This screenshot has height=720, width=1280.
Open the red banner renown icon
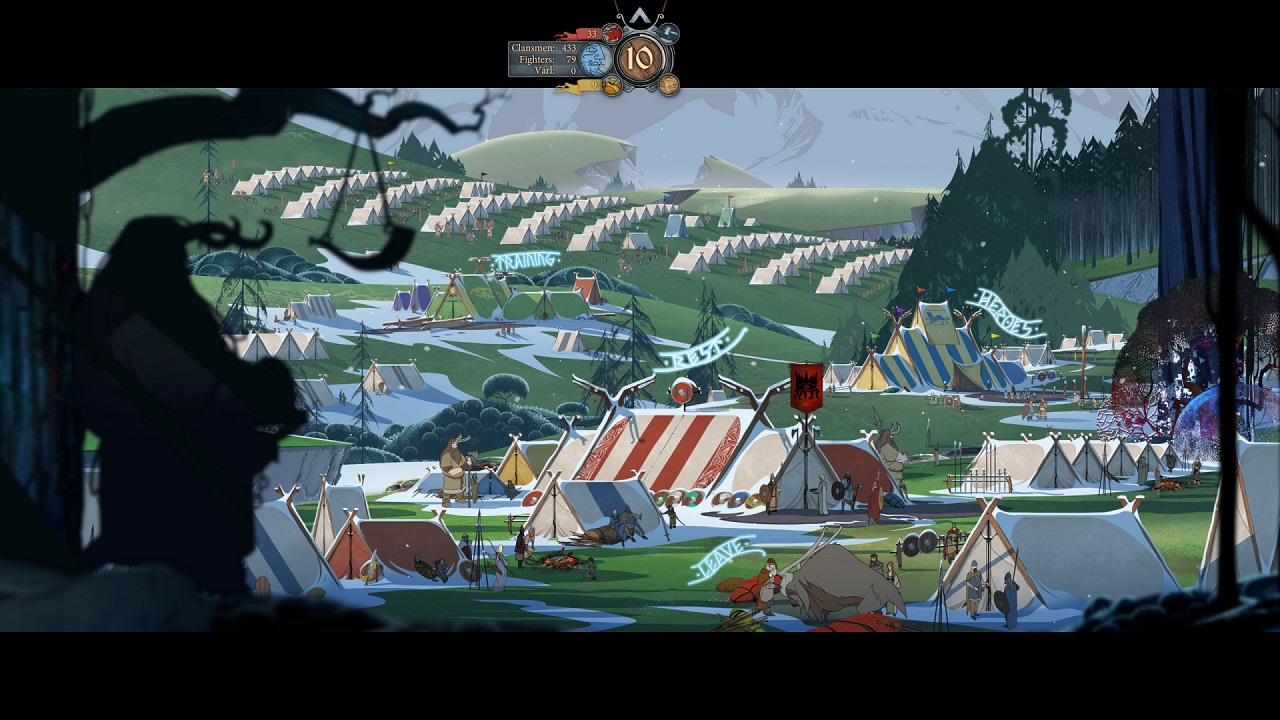tap(612, 34)
